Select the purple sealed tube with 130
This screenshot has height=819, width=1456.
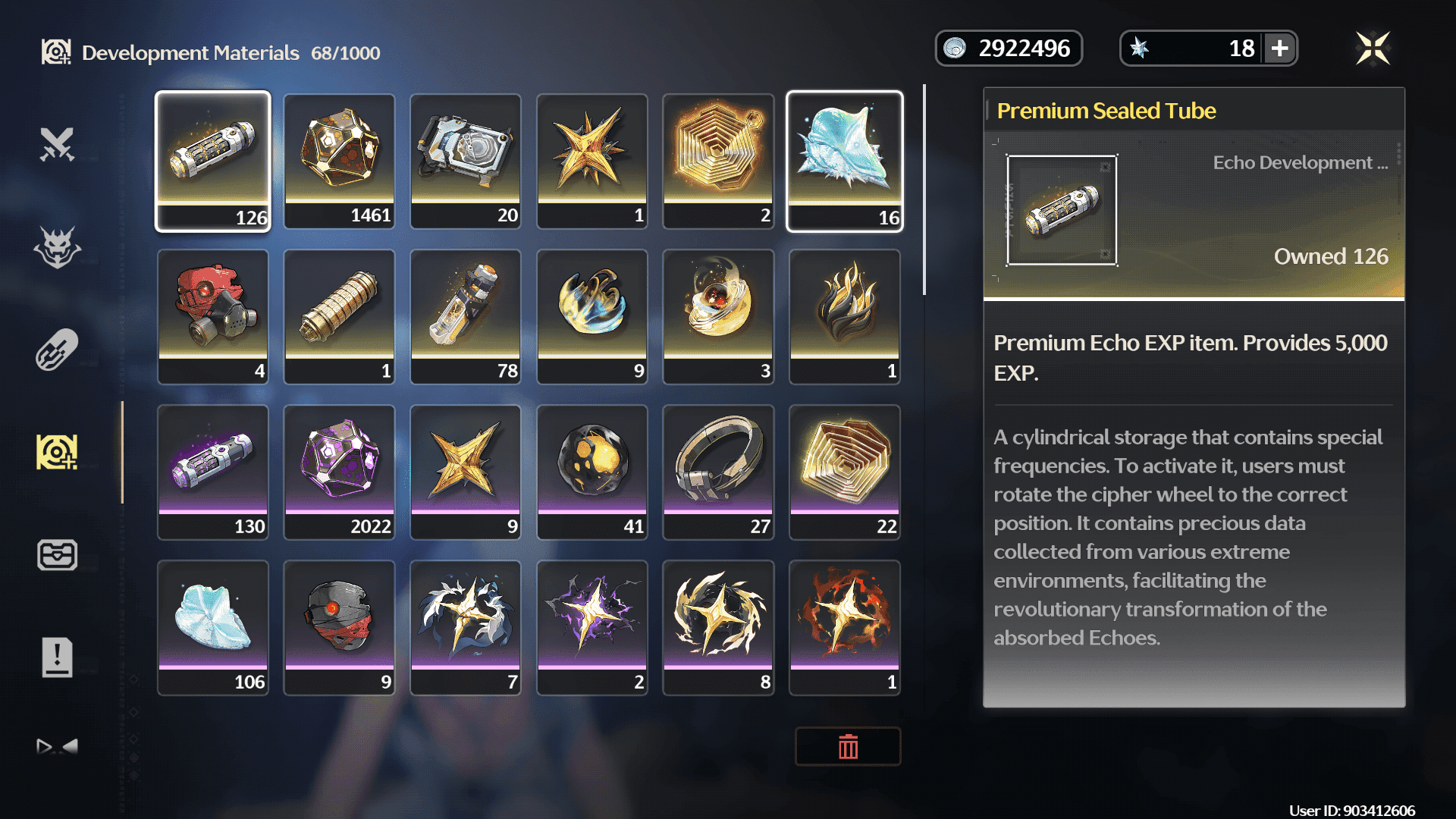click(x=213, y=472)
